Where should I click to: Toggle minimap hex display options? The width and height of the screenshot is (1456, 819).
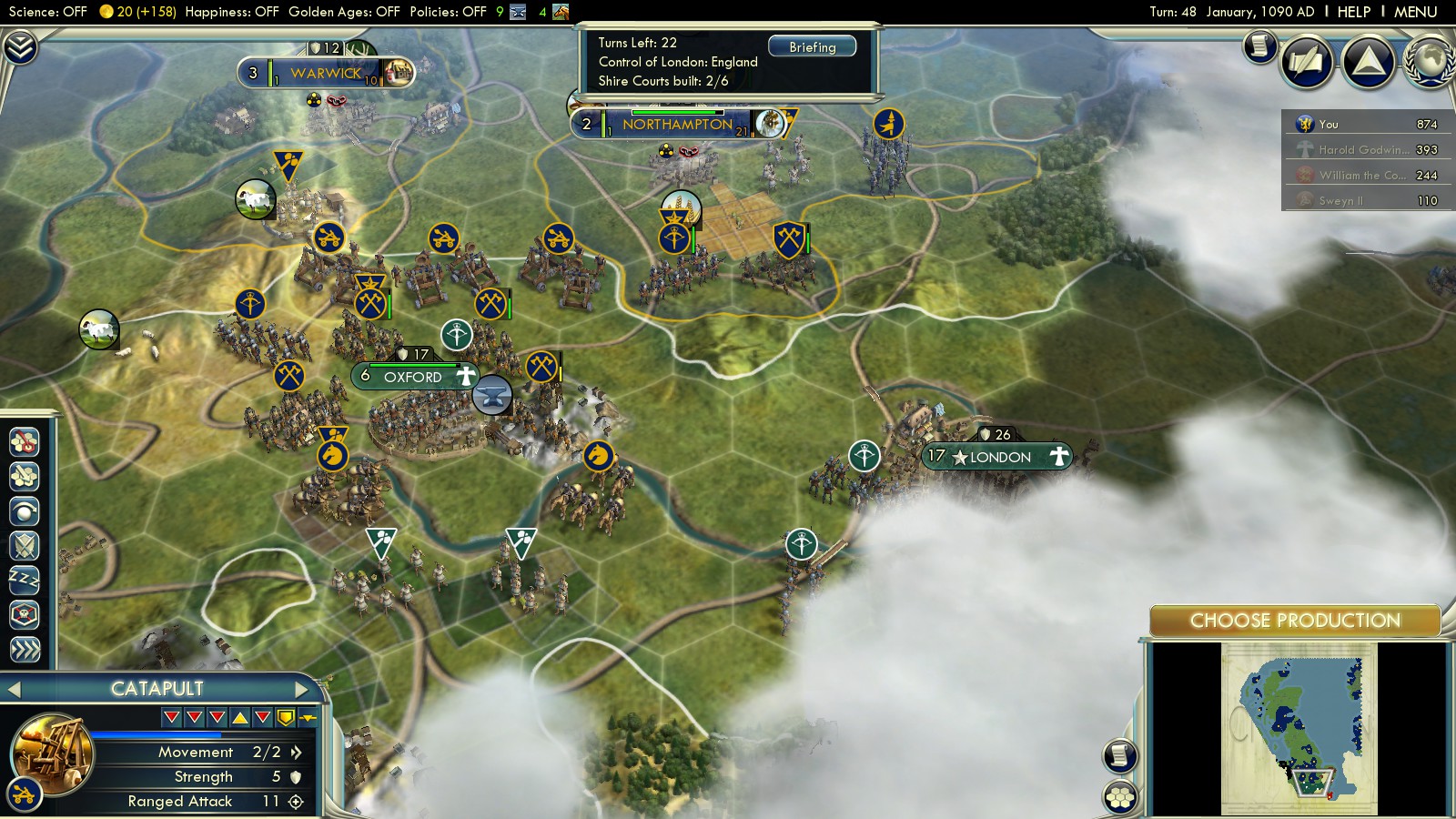(x=1121, y=797)
